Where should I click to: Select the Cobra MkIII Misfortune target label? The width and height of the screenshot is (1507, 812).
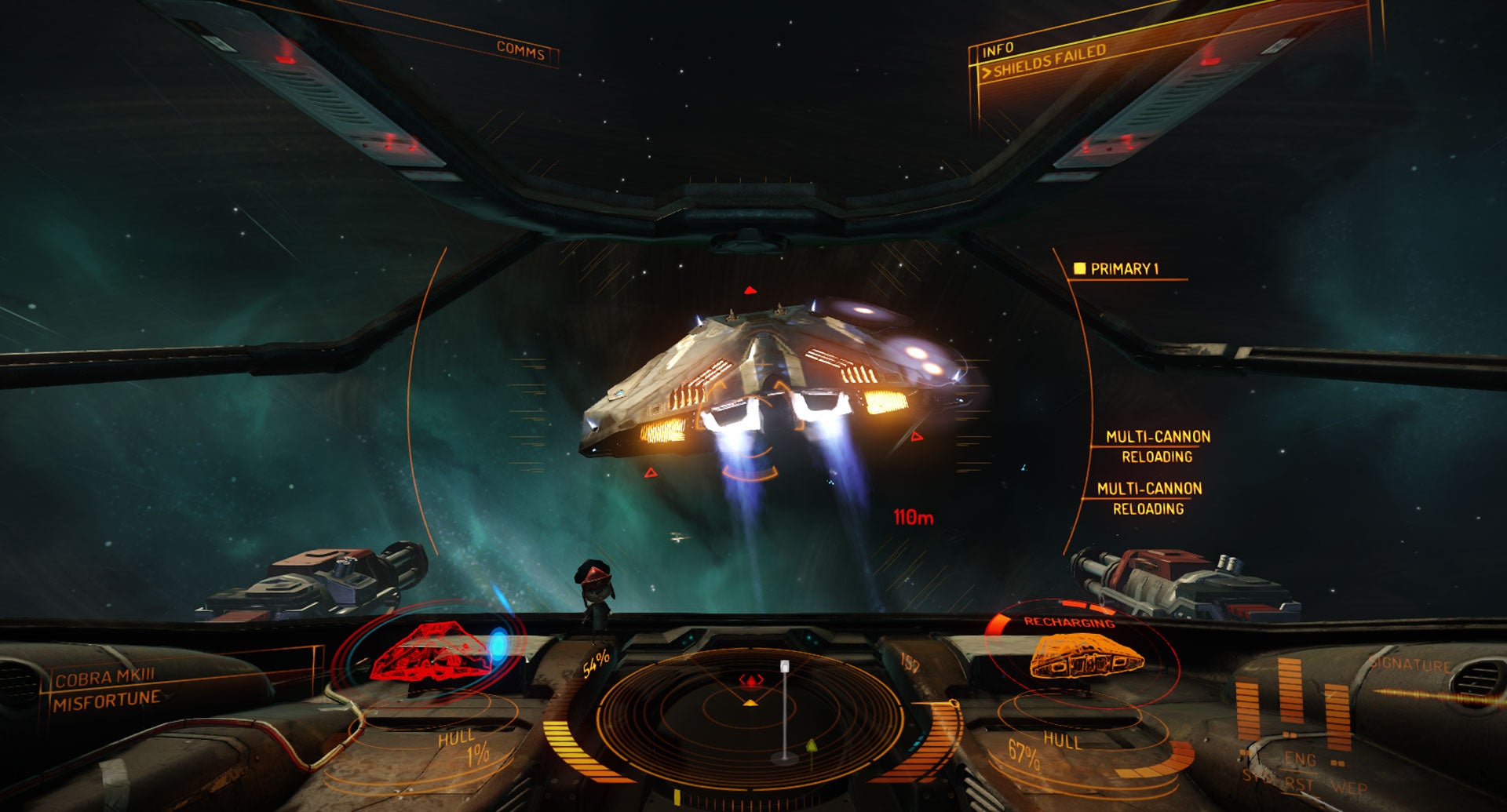pyautogui.click(x=107, y=688)
